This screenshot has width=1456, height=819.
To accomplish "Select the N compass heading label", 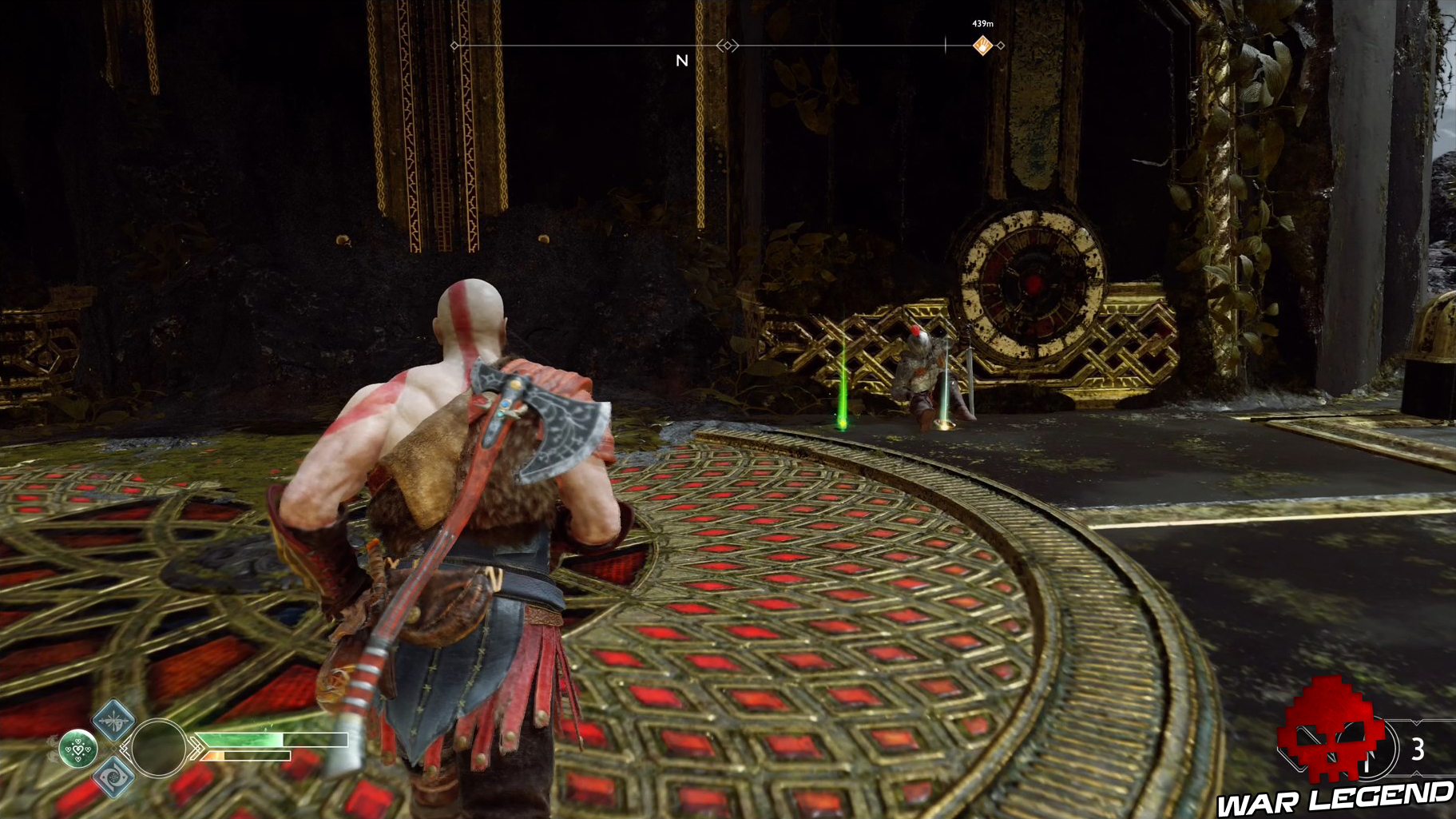I will (681, 62).
